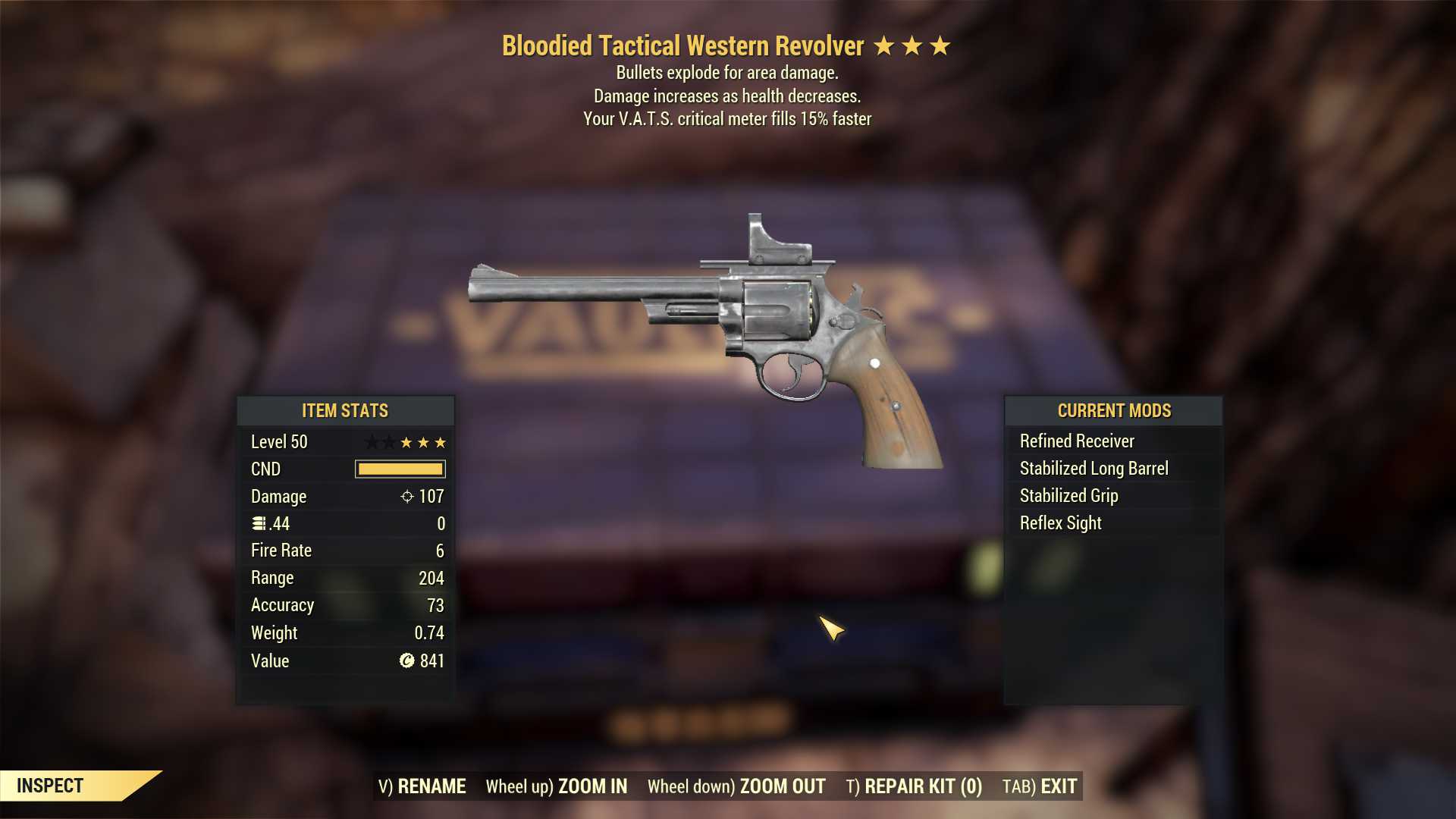
Task: Toggle the Refined Receiver mod
Action: 1077,441
